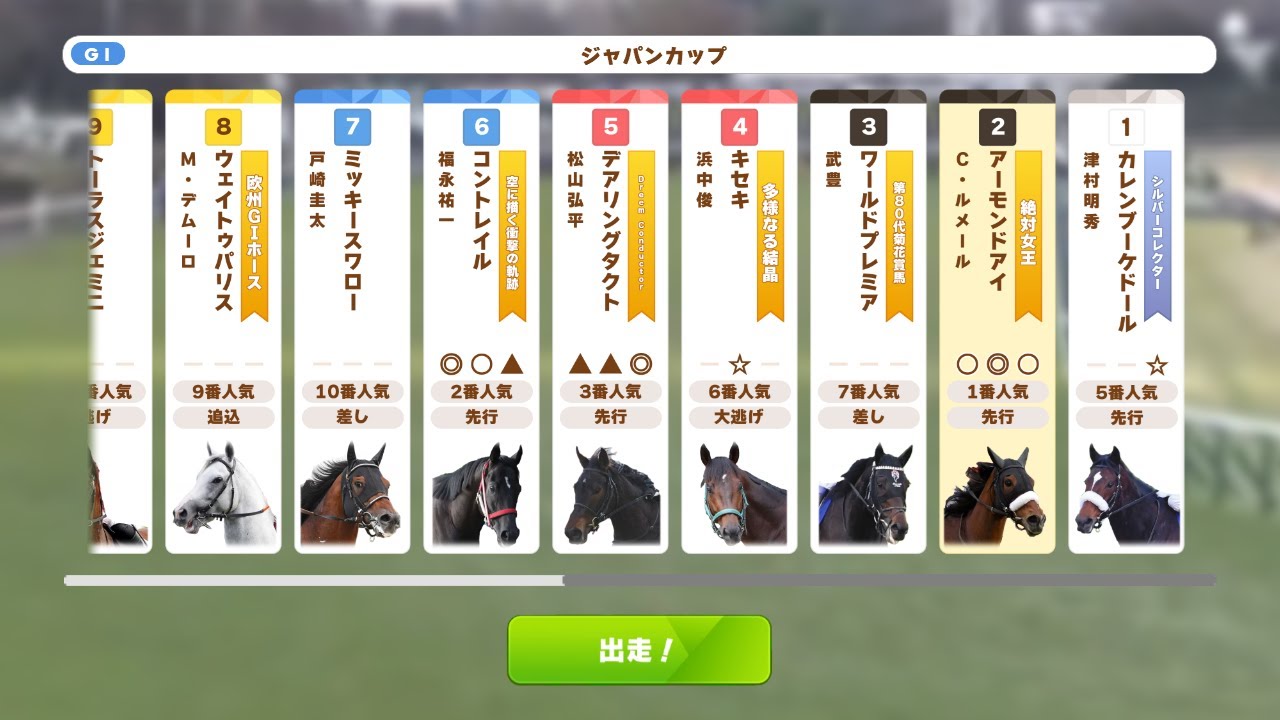Screen dimensions: 1280x720
Task: Click the GI grade badge
Action: [x=97, y=54]
